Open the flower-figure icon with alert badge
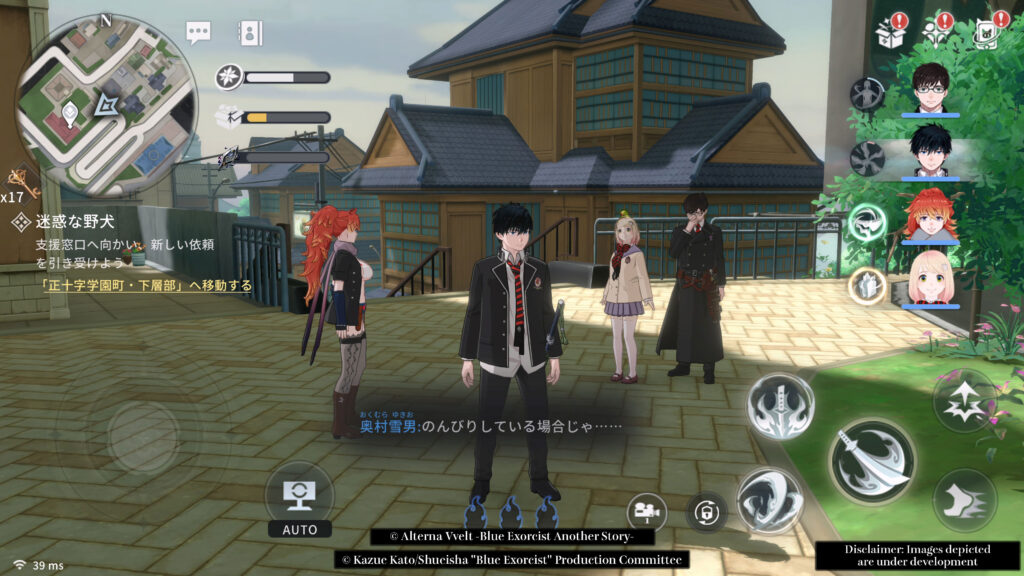 pos(939,32)
